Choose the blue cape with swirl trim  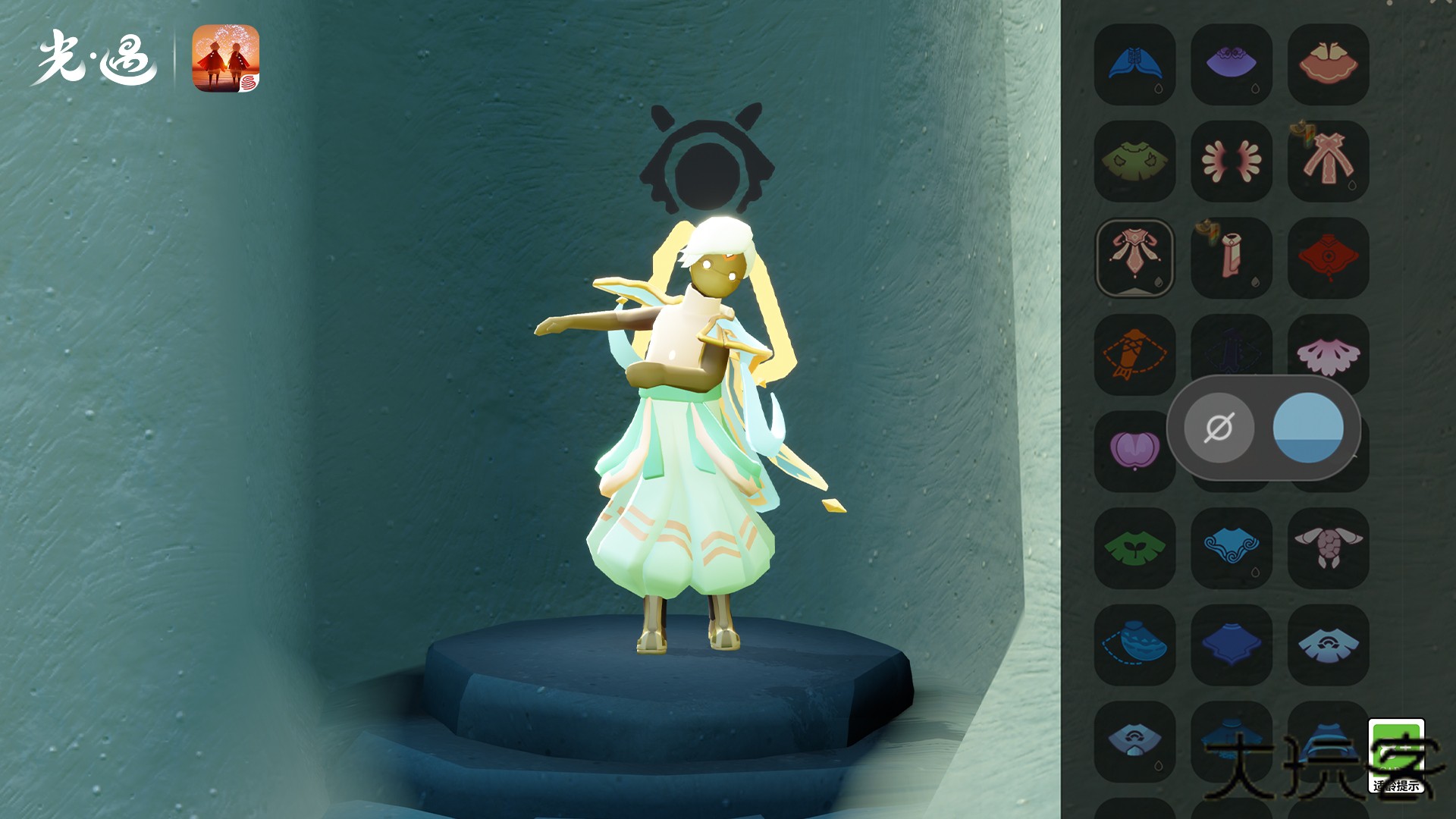coord(1231,548)
